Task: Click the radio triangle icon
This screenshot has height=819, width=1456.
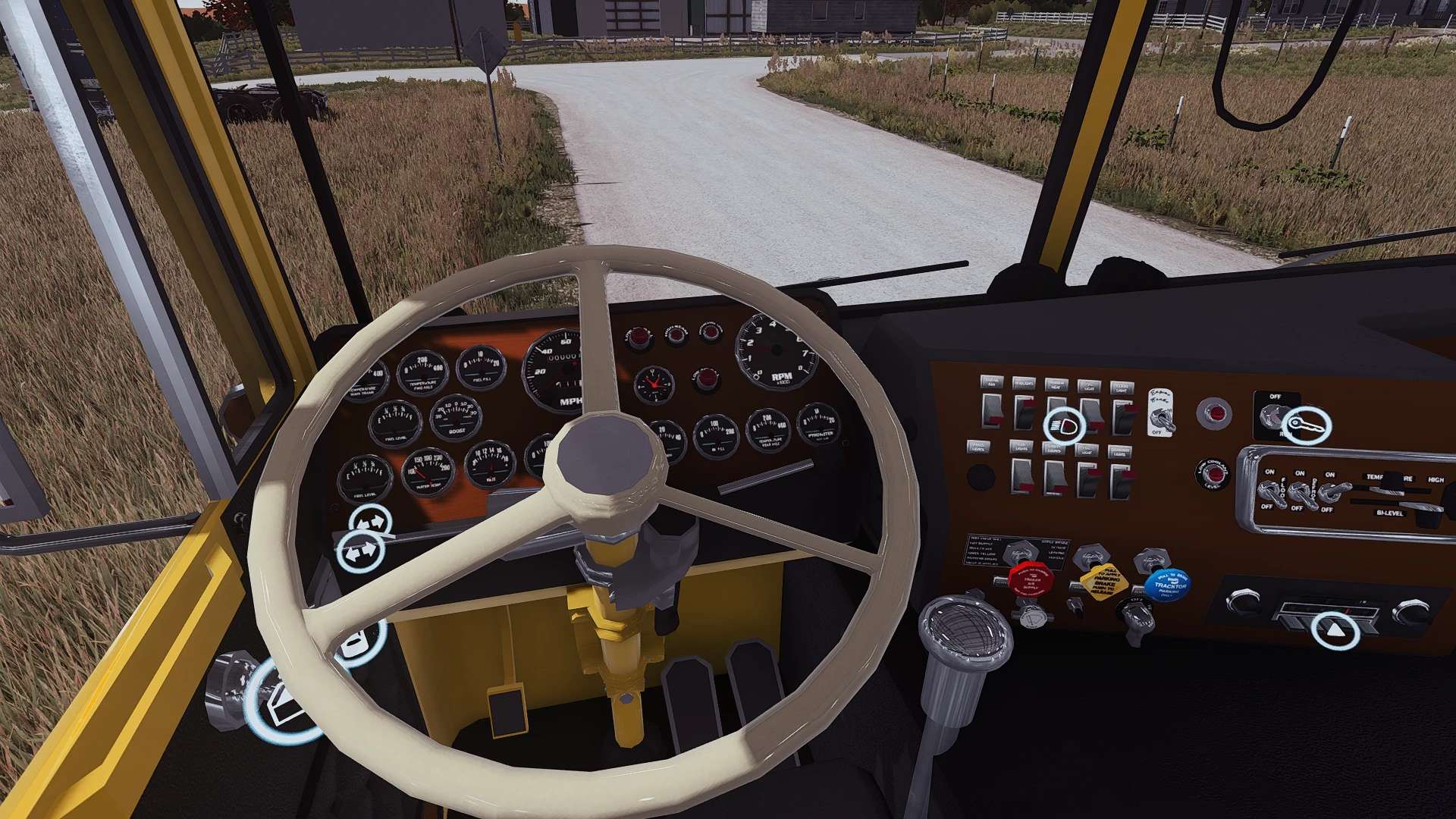Action: coord(1335,629)
